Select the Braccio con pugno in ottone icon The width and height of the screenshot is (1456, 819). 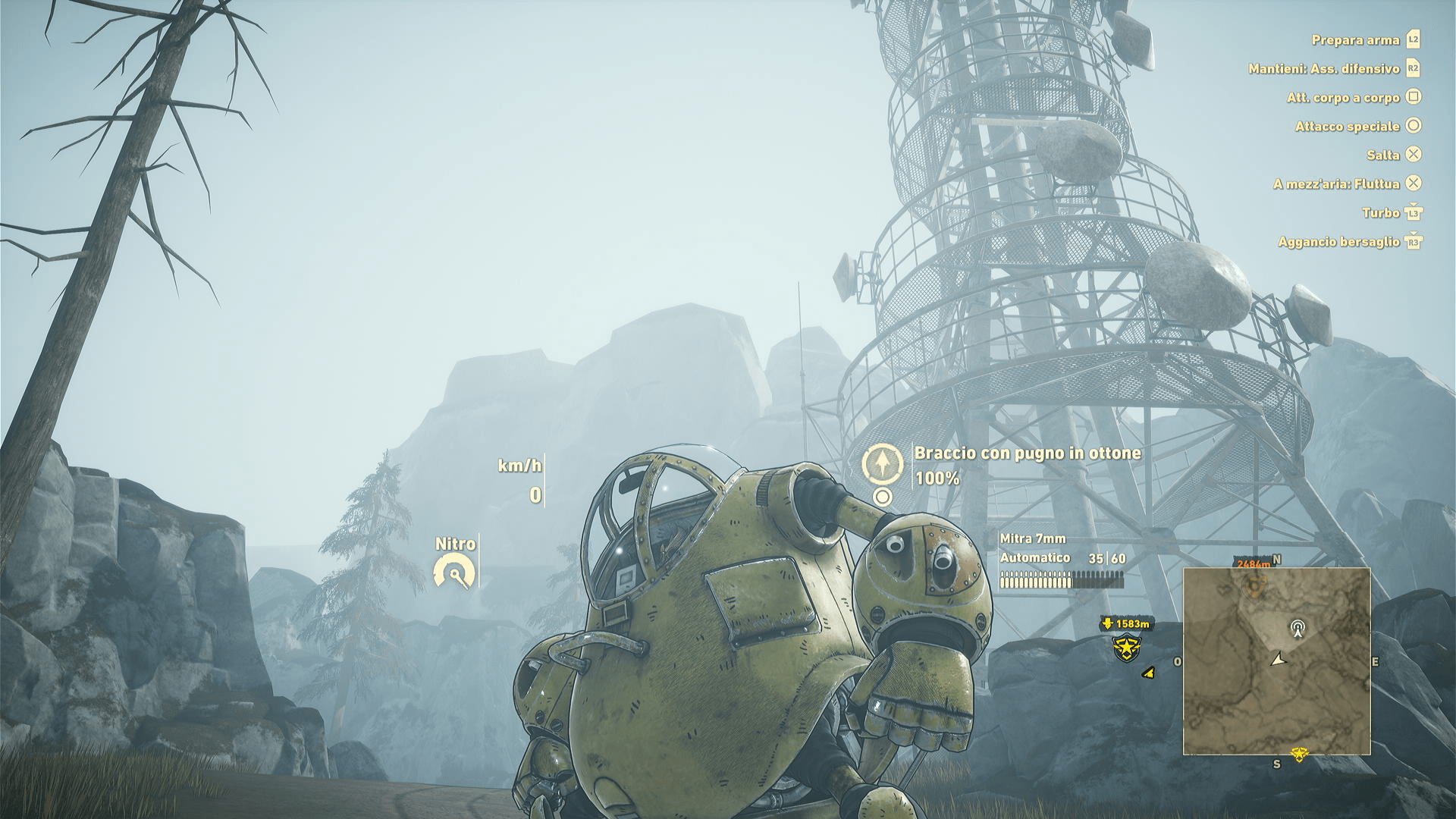point(882,463)
